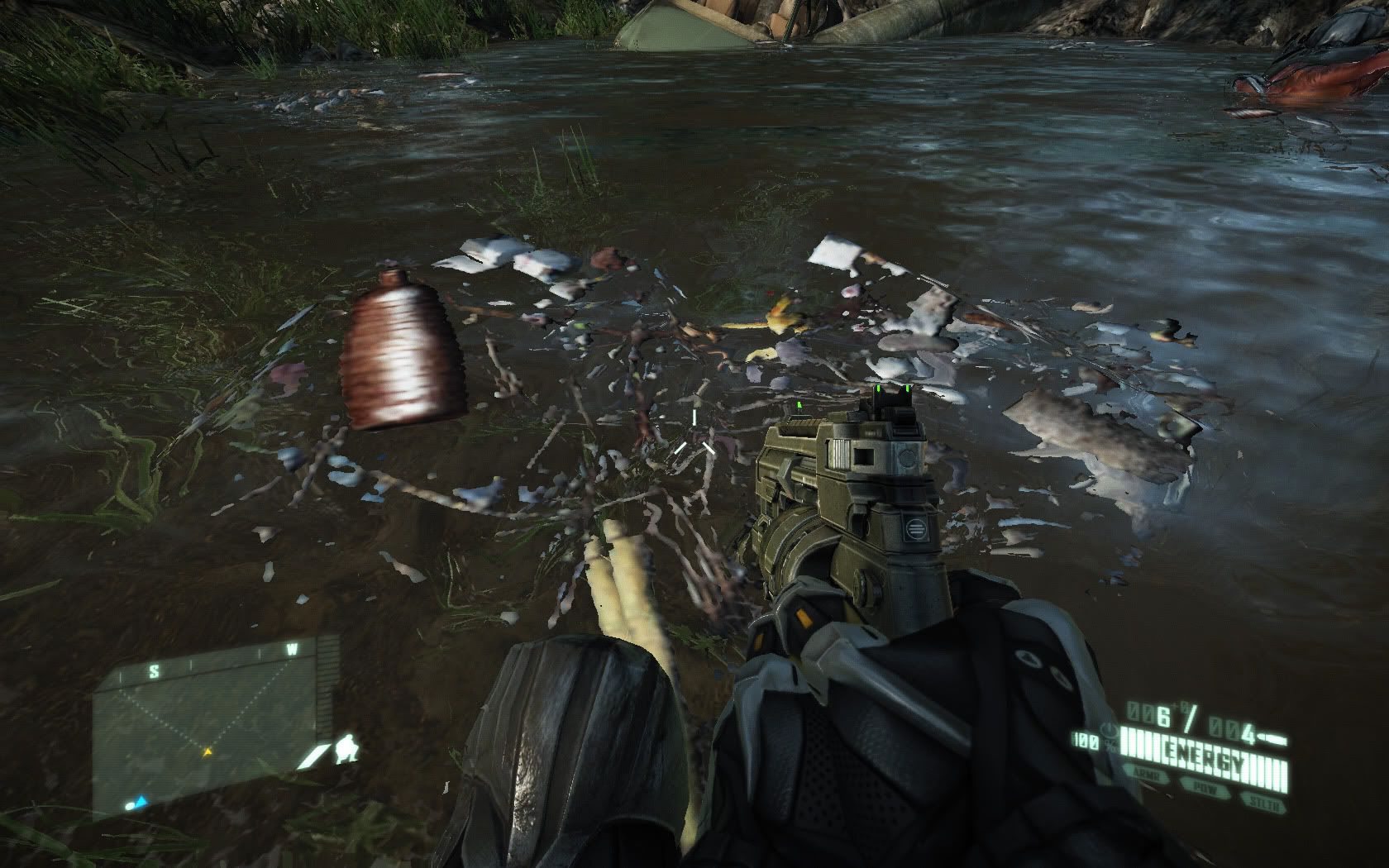Click the yellow player arrow on minimap
Image resolution: width=1389 pixels, height=868 pixels.
207,752
